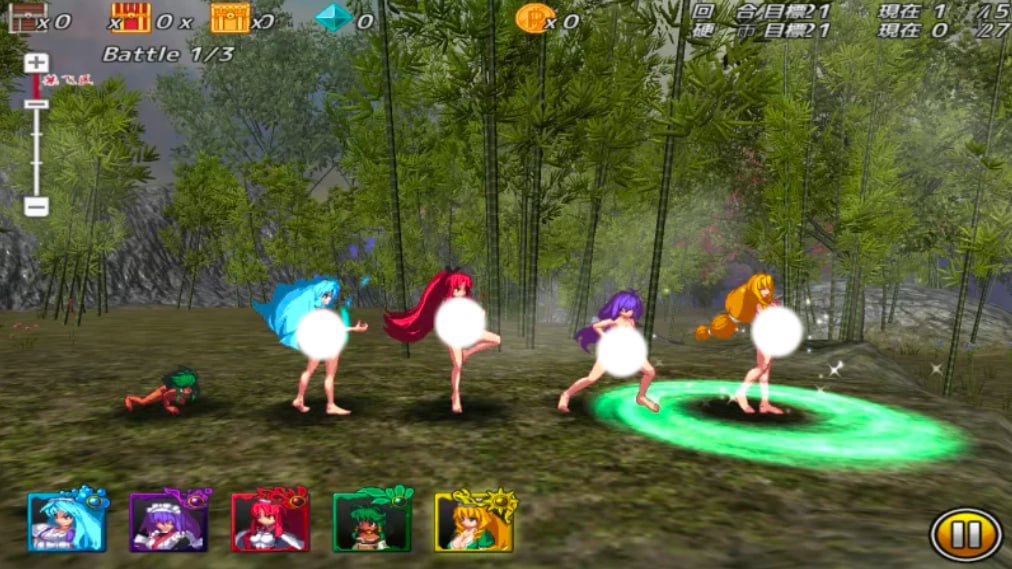Viewport: 1012px width, 569px height.
Task: Click the zoom-out minus button
Action: pos(36,207)
